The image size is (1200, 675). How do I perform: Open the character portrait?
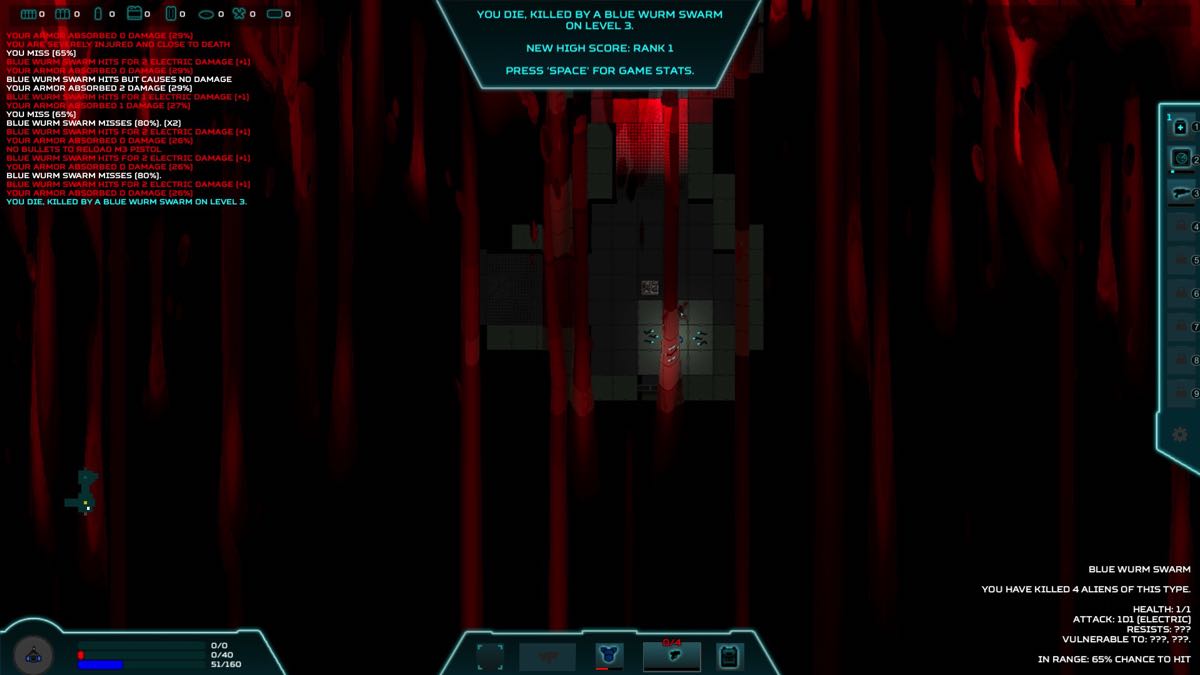(x=33, y=655)
